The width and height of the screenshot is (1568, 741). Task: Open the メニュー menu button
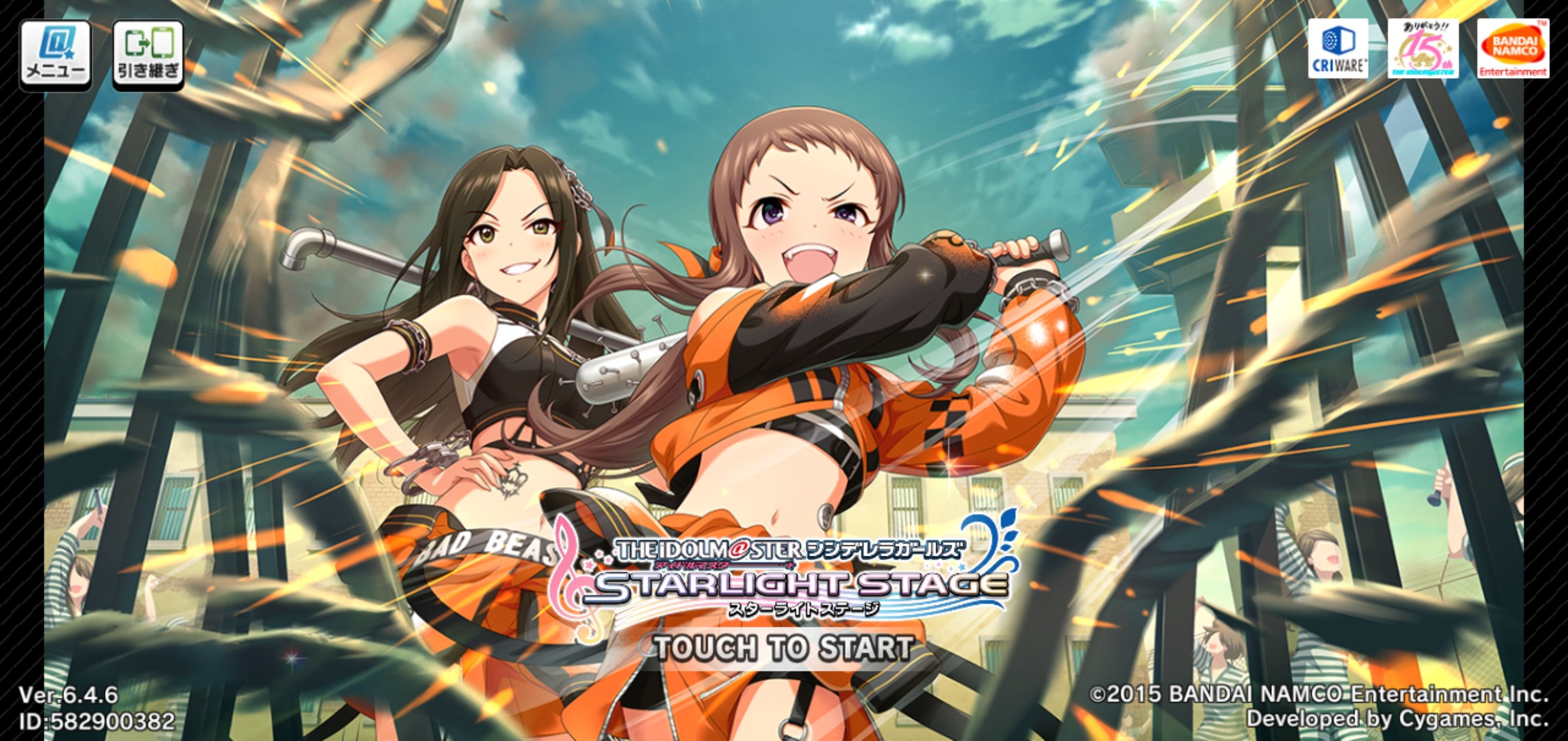[x=56, y=55]
